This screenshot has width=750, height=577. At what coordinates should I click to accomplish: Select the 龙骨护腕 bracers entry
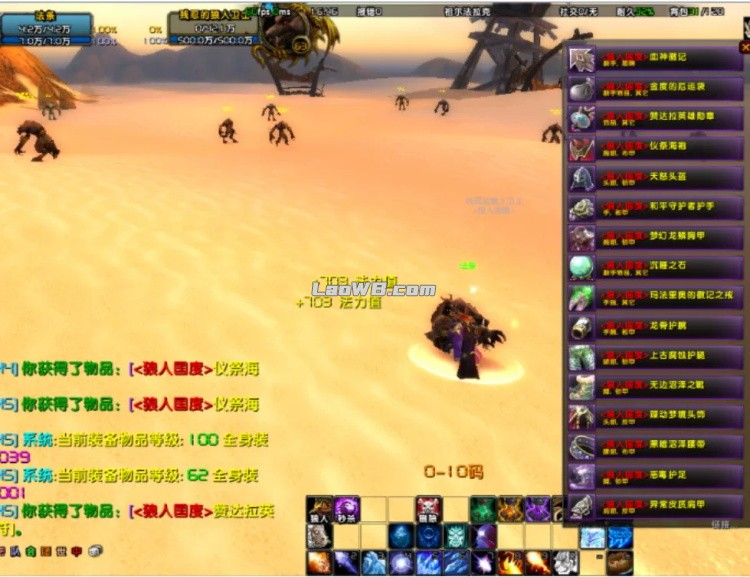[655, 328]
